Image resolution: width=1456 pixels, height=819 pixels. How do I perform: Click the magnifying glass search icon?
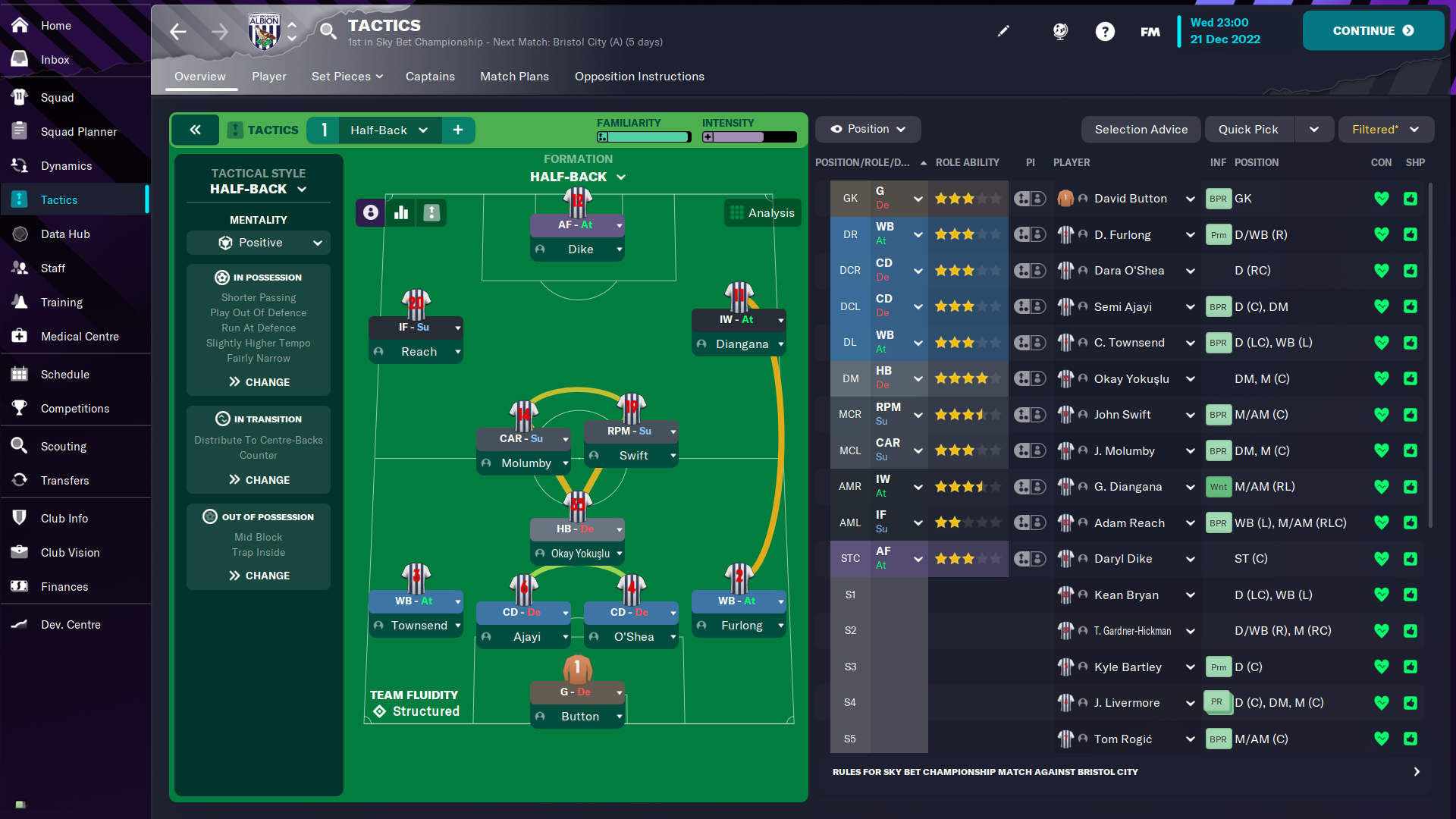pyautogui.click(x=328, y=31)
